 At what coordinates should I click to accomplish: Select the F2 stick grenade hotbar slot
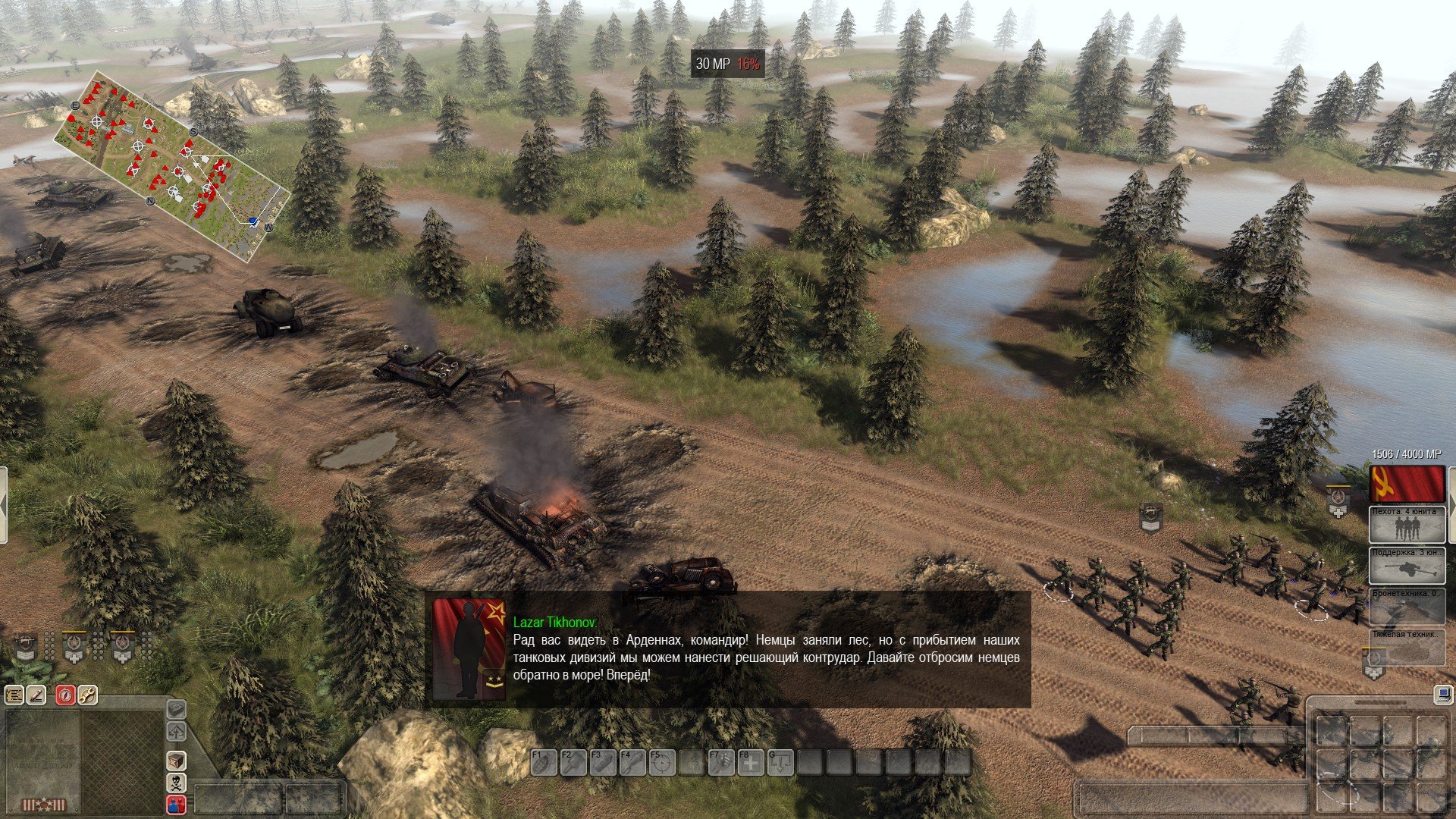[x=572, y=762]
